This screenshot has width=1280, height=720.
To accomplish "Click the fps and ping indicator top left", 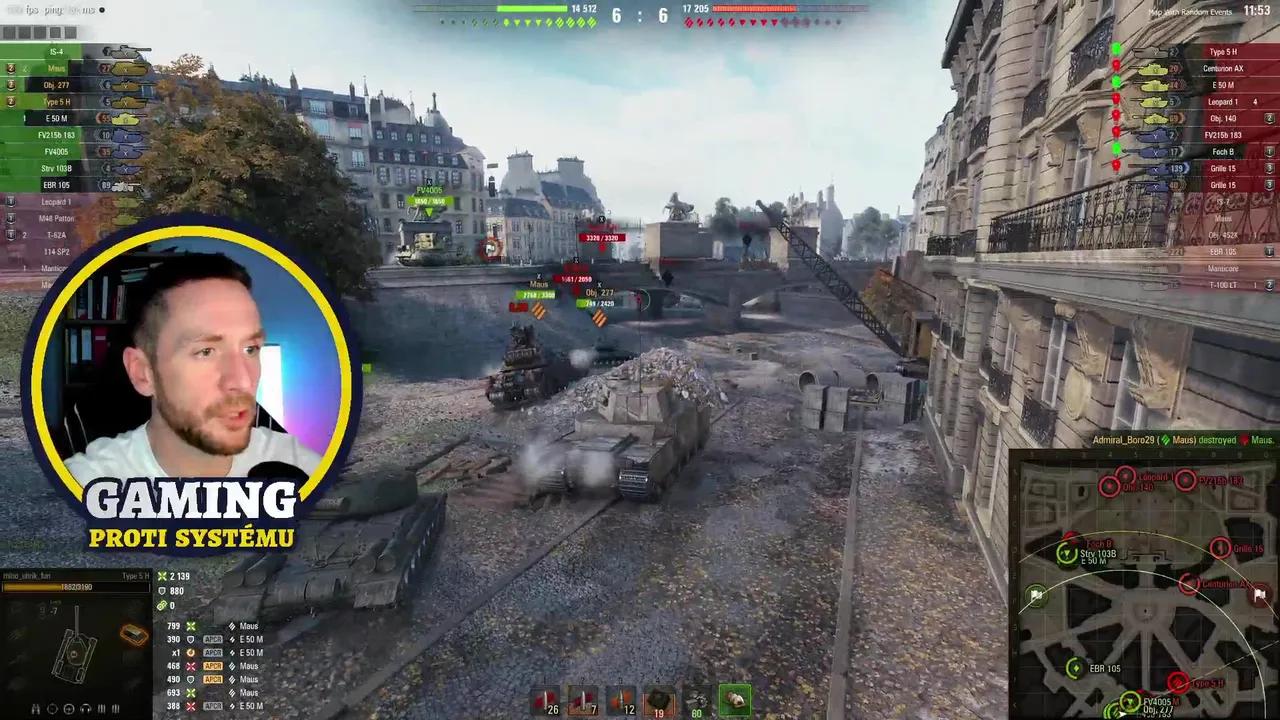I will coord(50,10).
